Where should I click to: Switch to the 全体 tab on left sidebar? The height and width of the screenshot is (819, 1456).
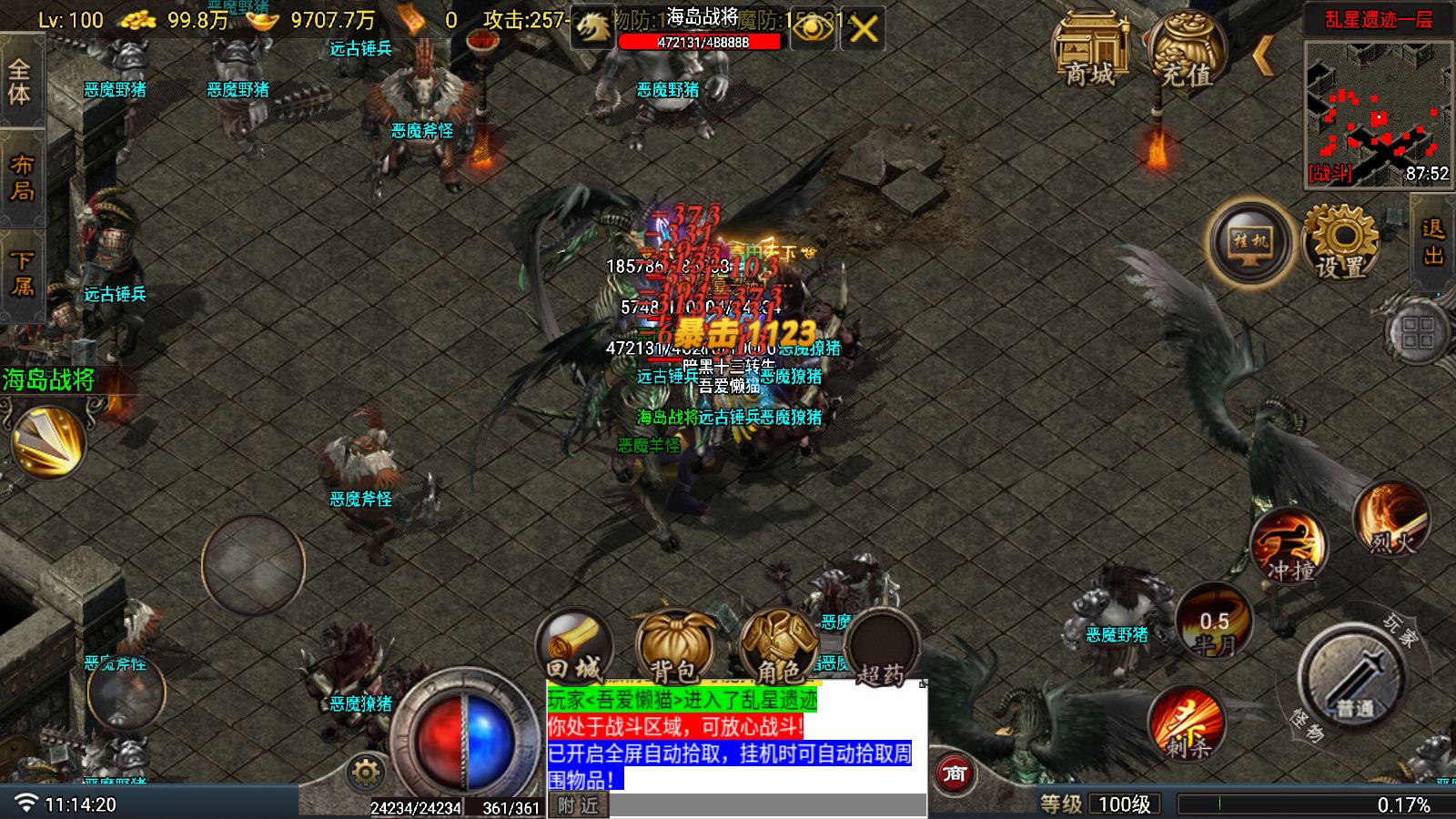coord(21,80)
